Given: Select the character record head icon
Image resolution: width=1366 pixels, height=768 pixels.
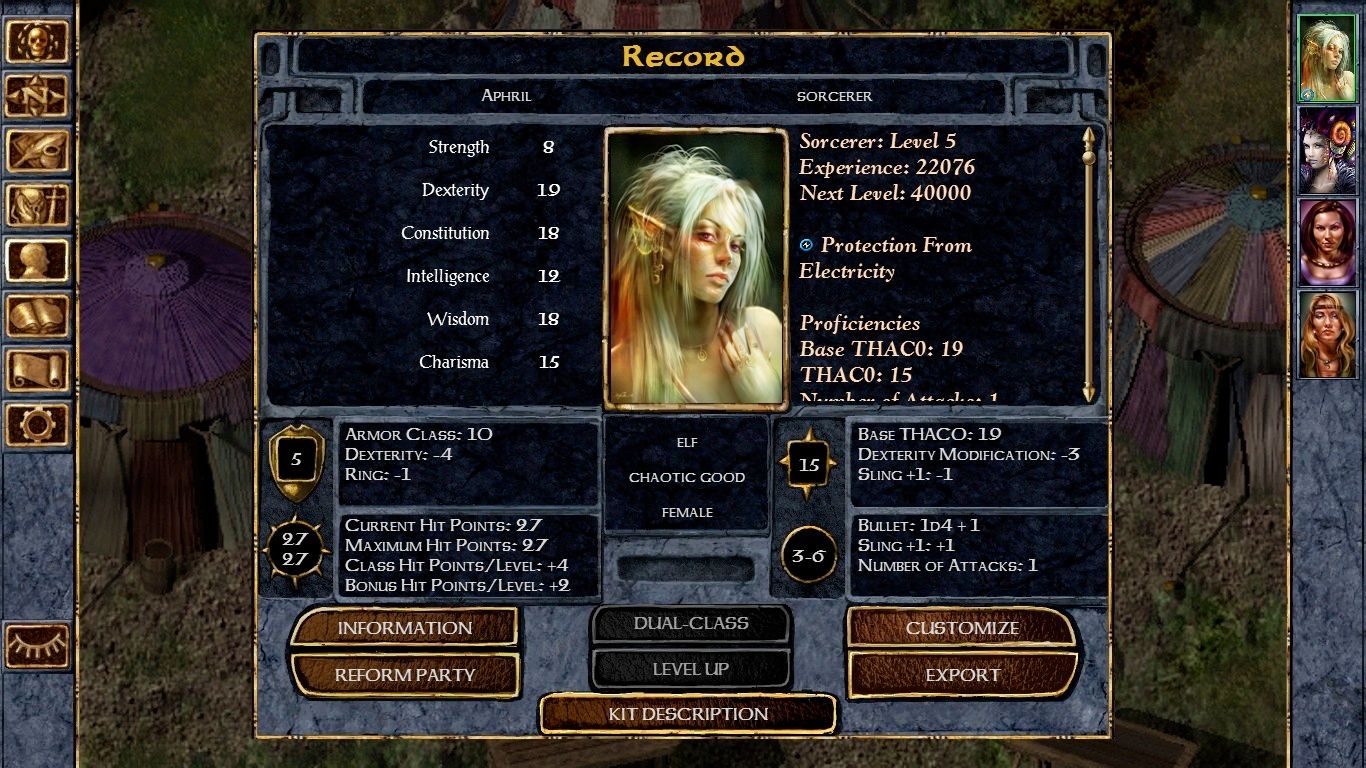Looking at the screenshot, I should point(38,261).
